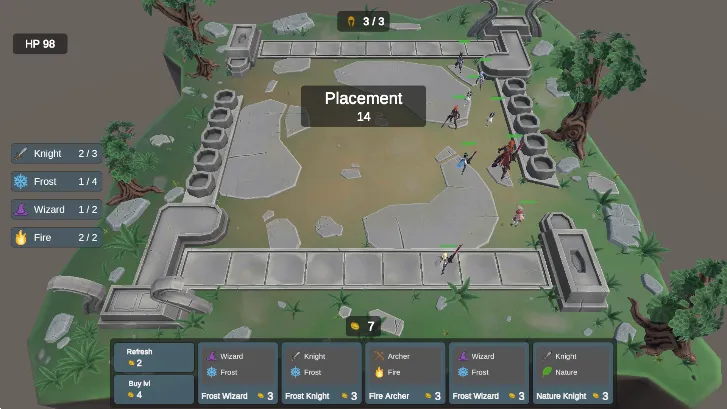Click the Wizard trait row
Image resolution: width=727 pixels, height=409 pixels.
57,210
